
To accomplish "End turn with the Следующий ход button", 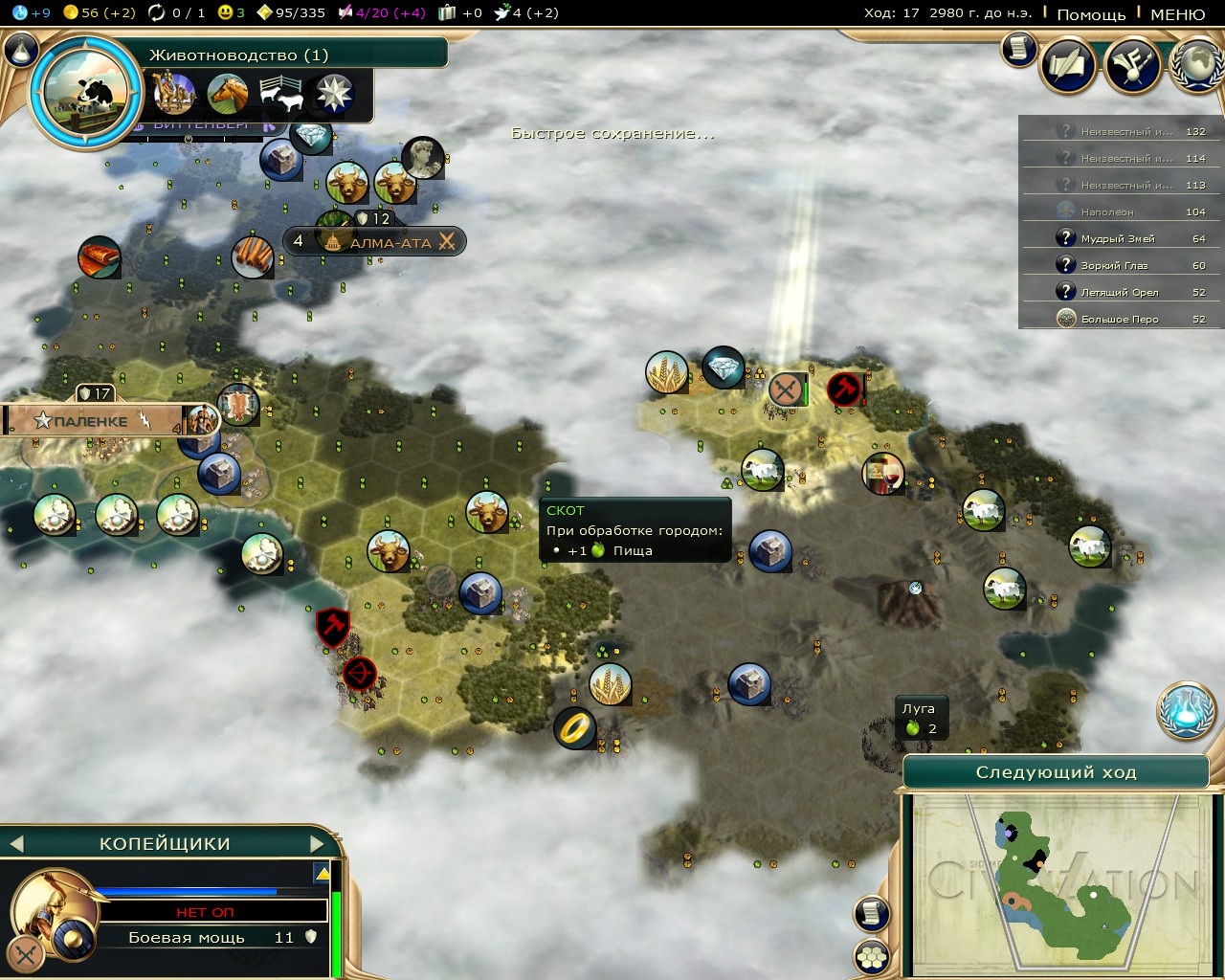I will point(1056,772).
